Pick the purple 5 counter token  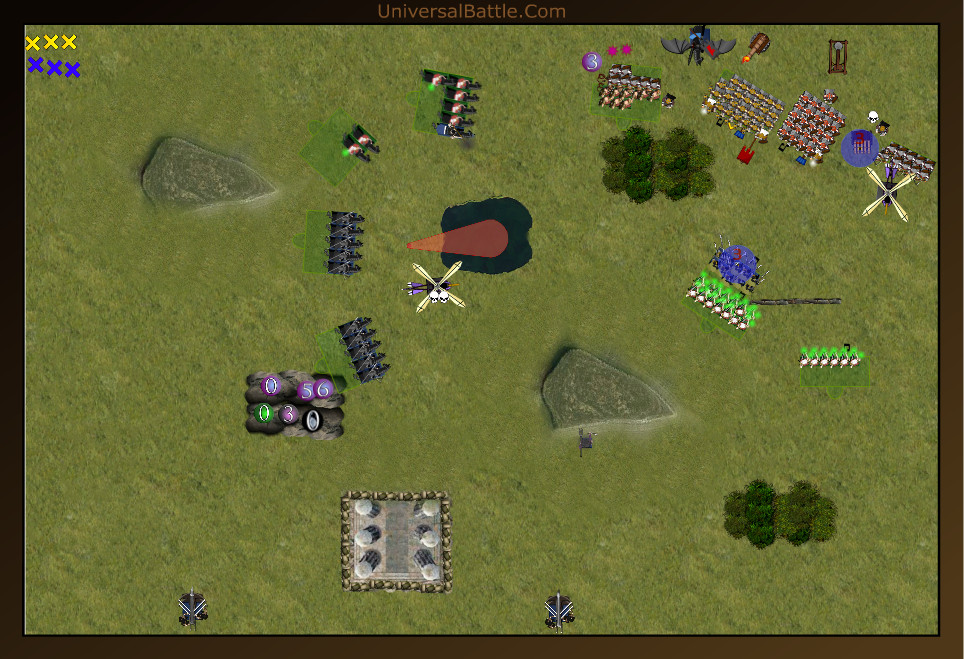pyautogui.click(x=306, y=390)
